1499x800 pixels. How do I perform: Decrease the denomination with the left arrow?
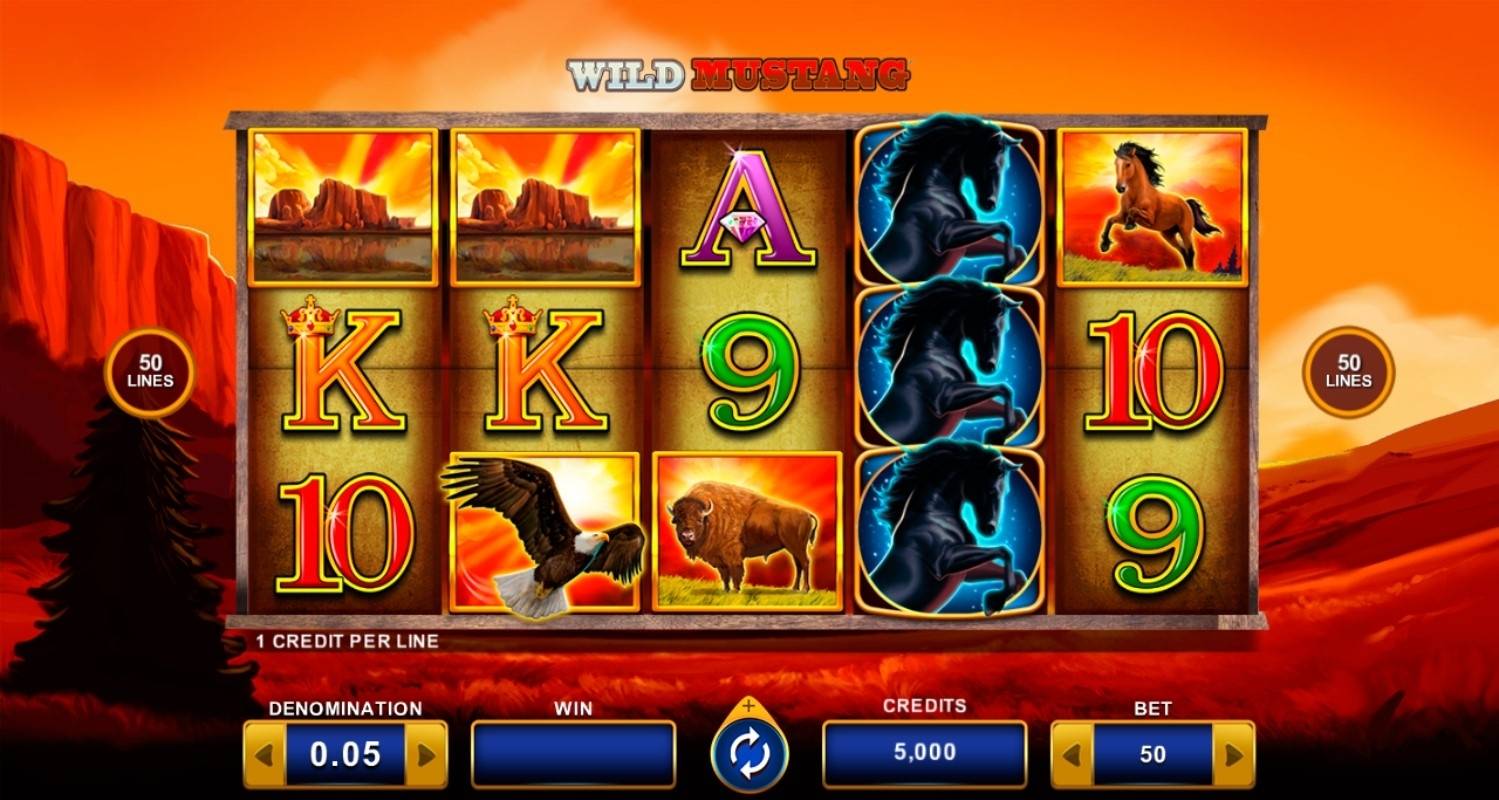[264, 755]
